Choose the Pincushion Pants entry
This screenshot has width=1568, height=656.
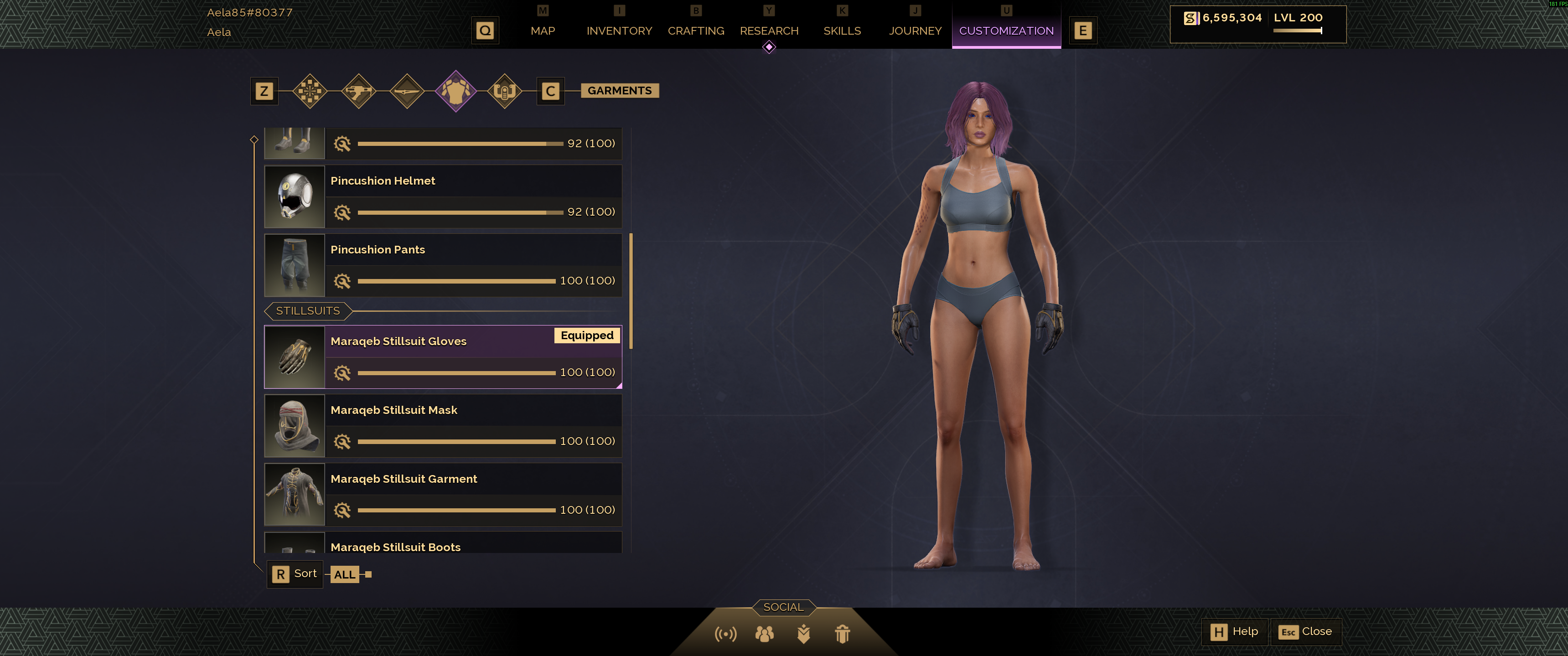(x=443, y=265)
